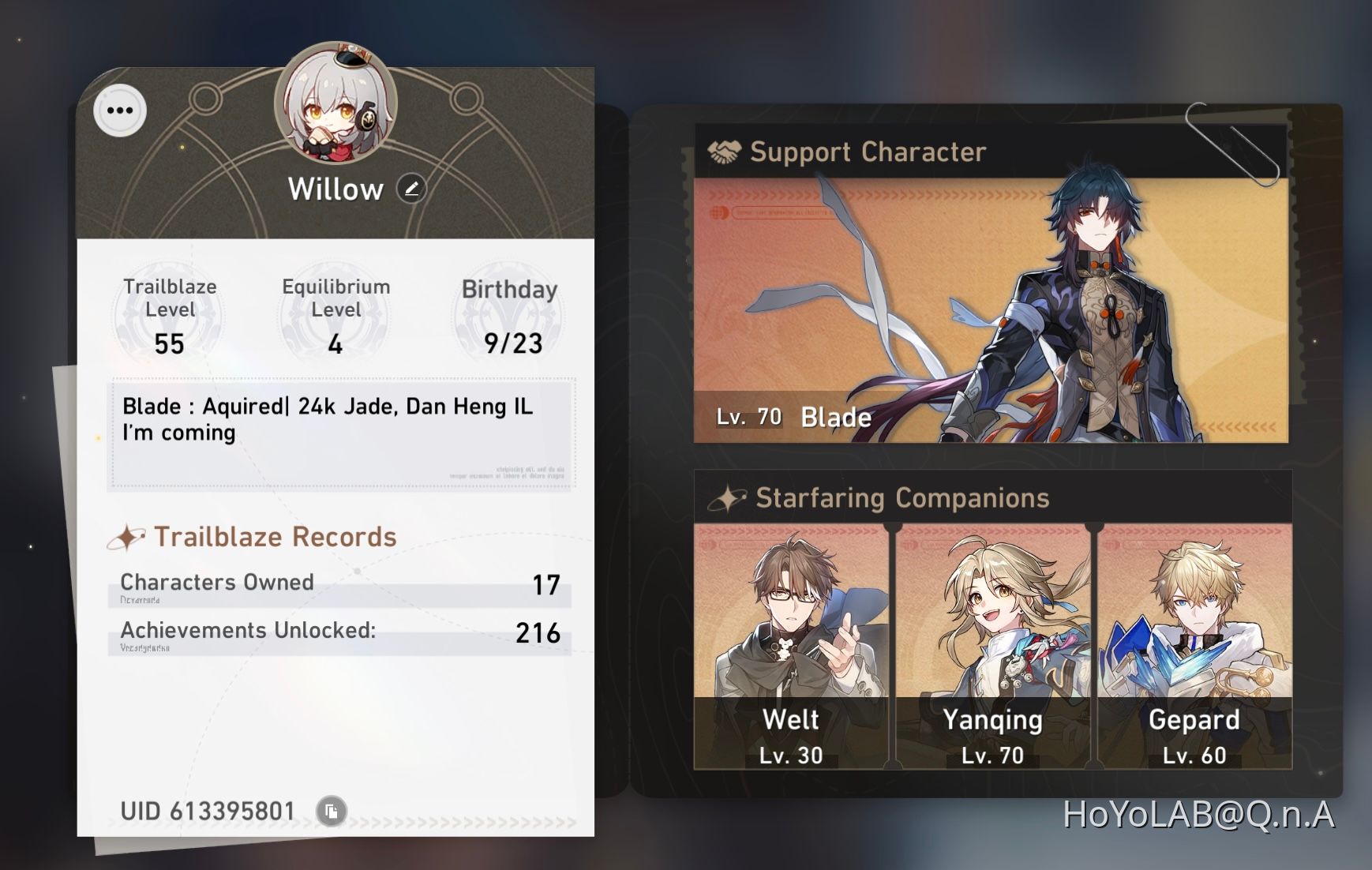Click the copy UID icon
The image size is (1372, 870).
tap(332, 811)
